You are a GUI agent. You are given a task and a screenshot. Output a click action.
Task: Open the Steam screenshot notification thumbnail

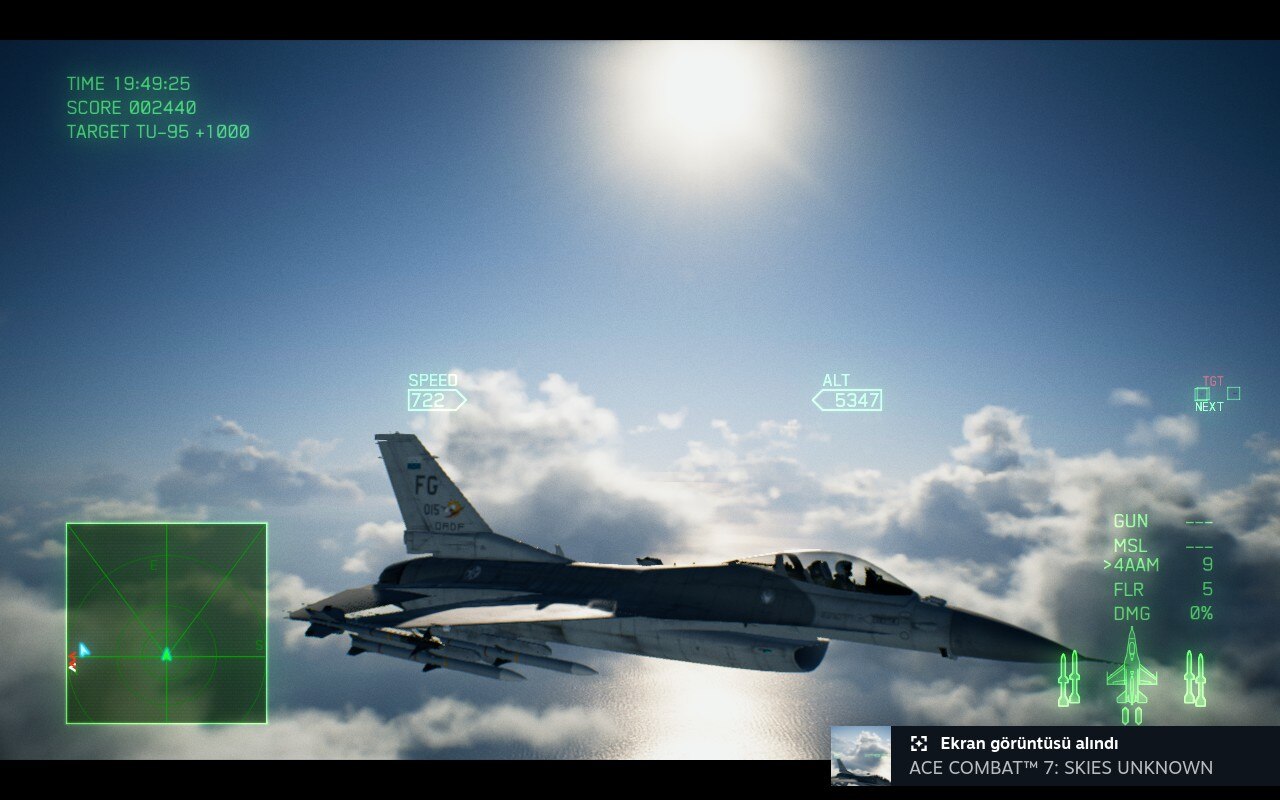point(861,755)
